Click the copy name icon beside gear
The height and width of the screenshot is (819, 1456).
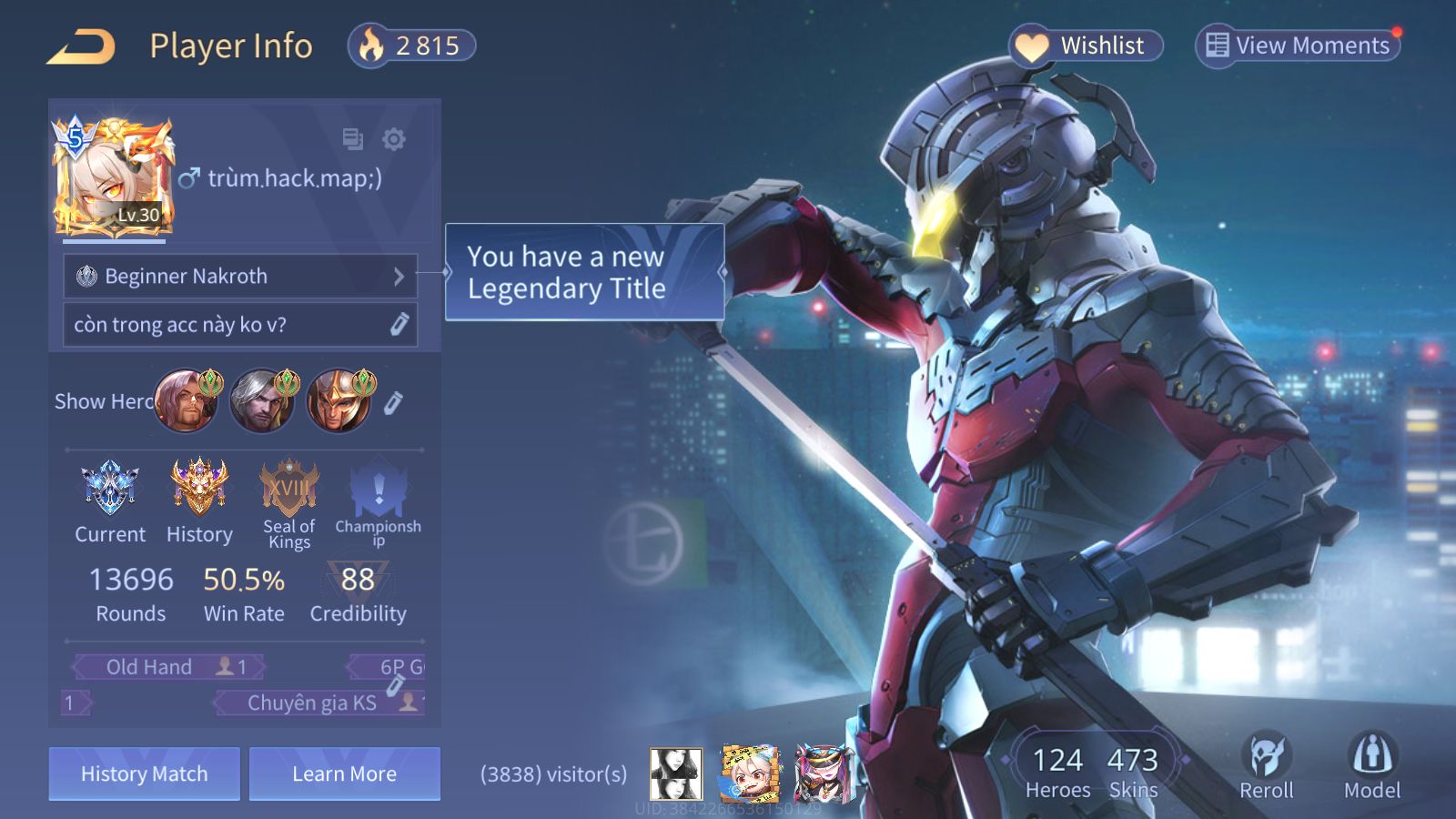coord(352,139)
